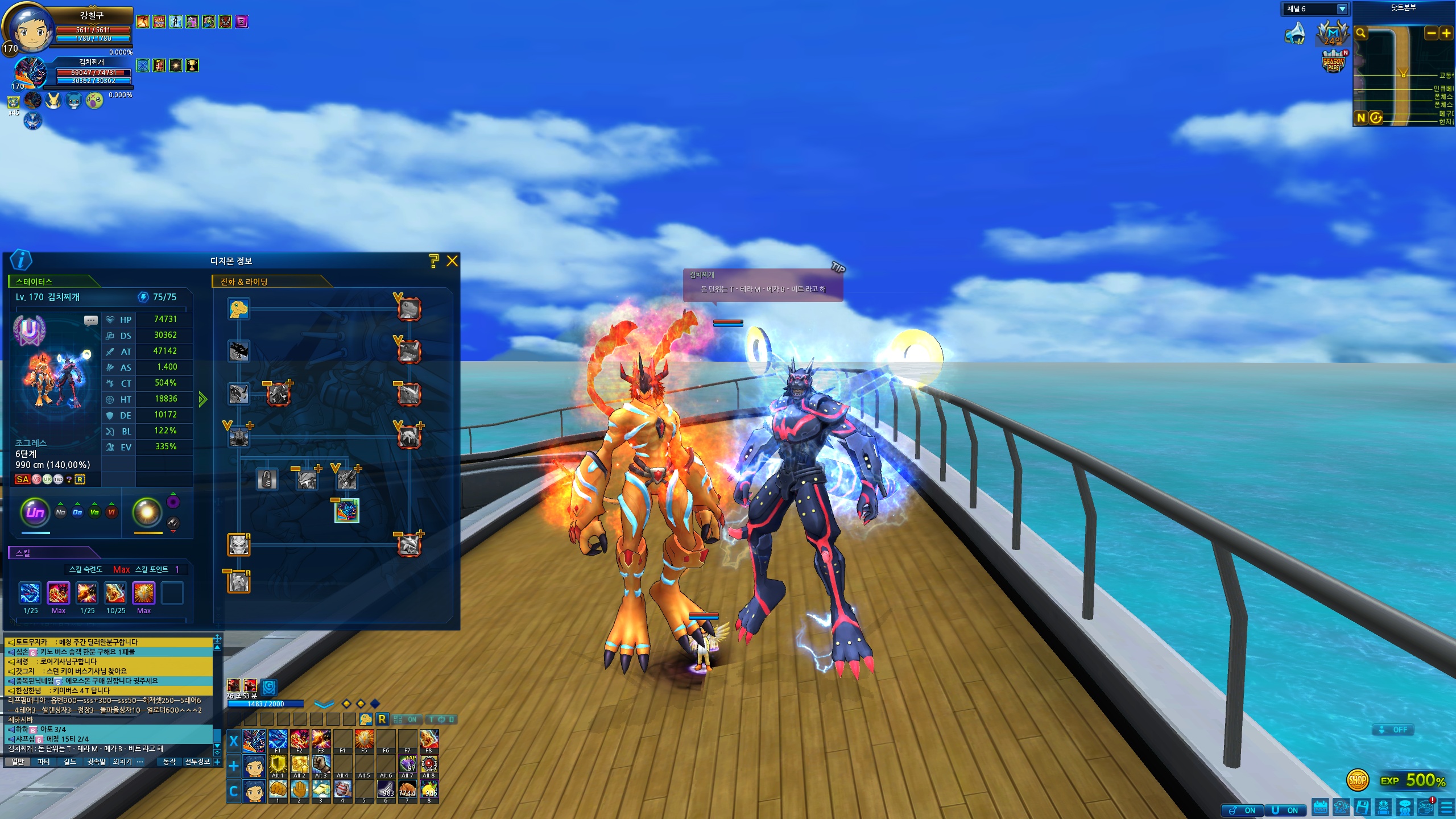Open the megaphone announcement icon
The image size is (1456, 819).
point(1296,33)
